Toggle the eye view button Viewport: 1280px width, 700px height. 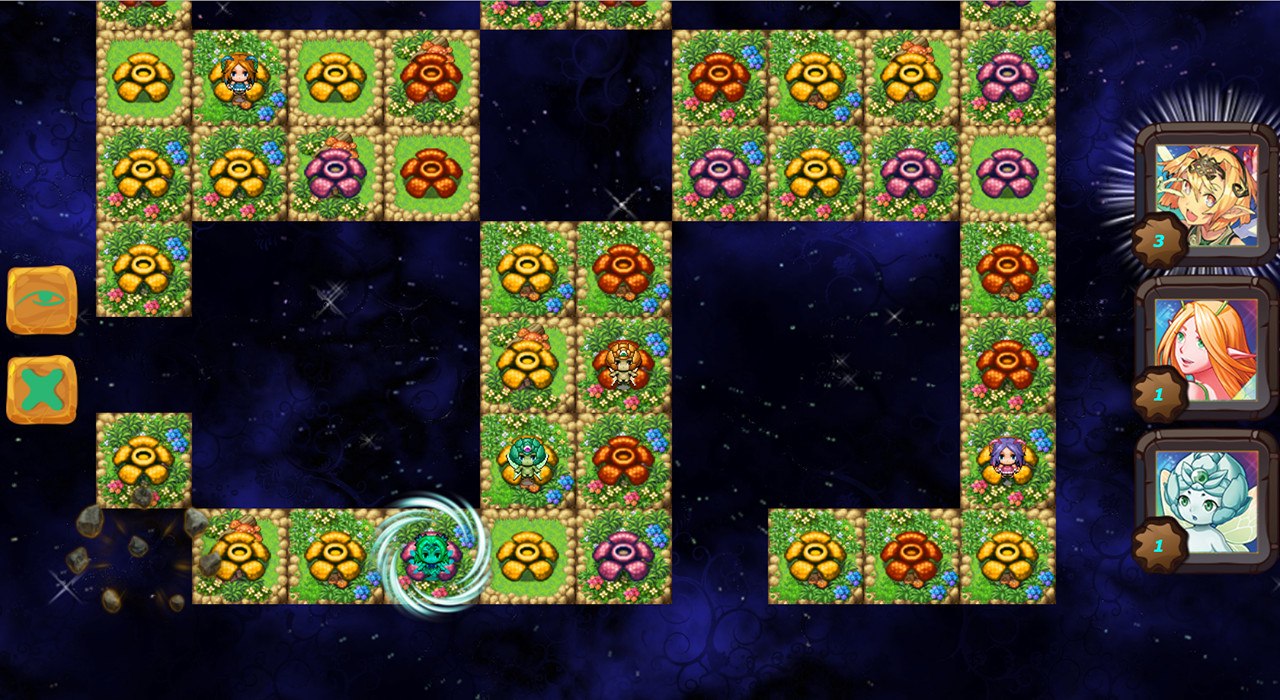pos(42,299)
